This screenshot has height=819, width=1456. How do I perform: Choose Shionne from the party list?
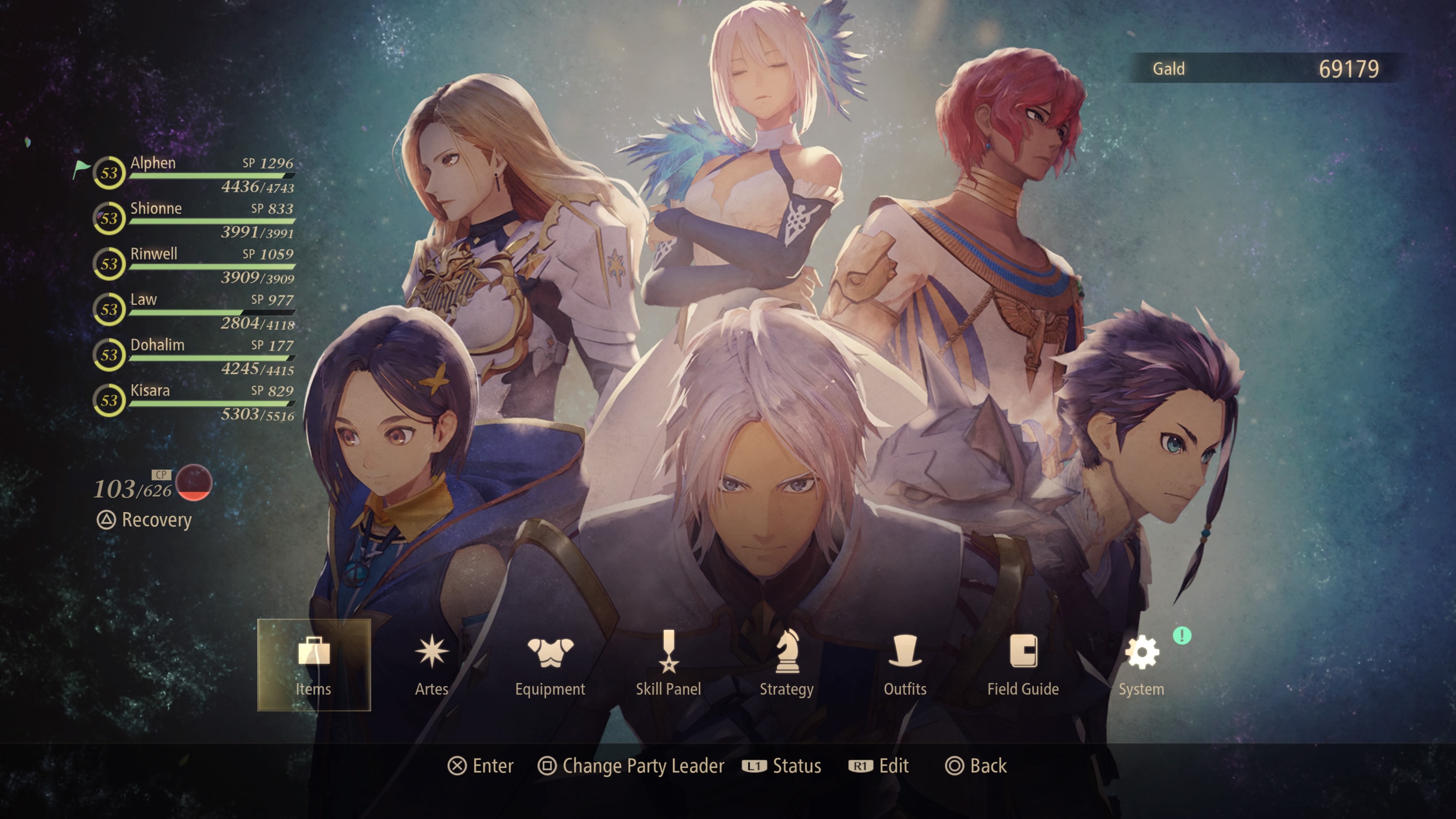coord(195,219)
